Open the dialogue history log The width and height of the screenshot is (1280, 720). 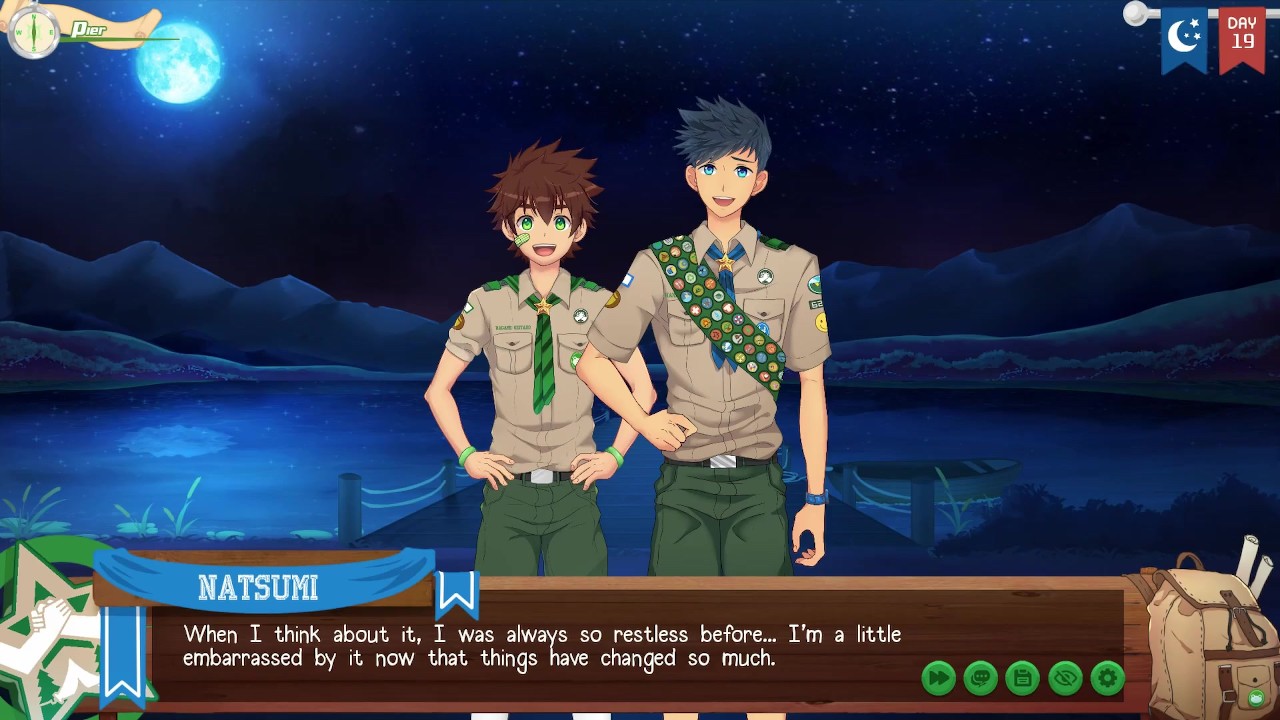coord(980,678)
